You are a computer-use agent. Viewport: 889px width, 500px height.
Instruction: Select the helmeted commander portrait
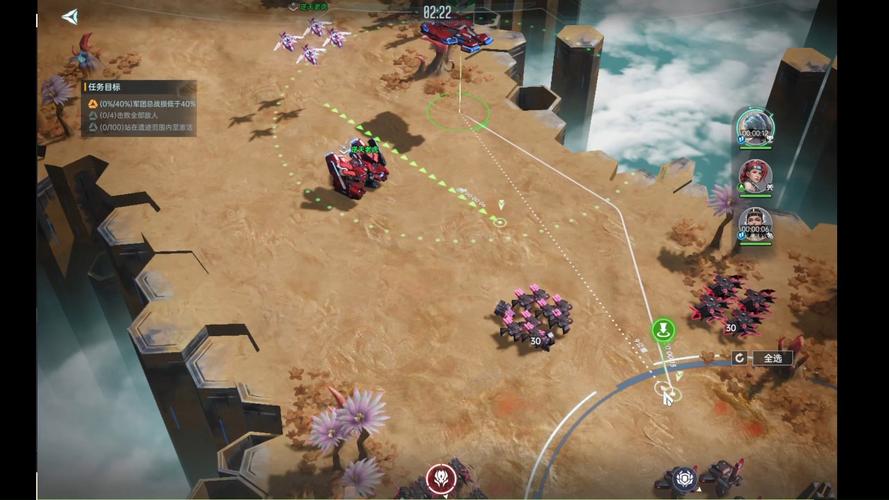[754, 126]
